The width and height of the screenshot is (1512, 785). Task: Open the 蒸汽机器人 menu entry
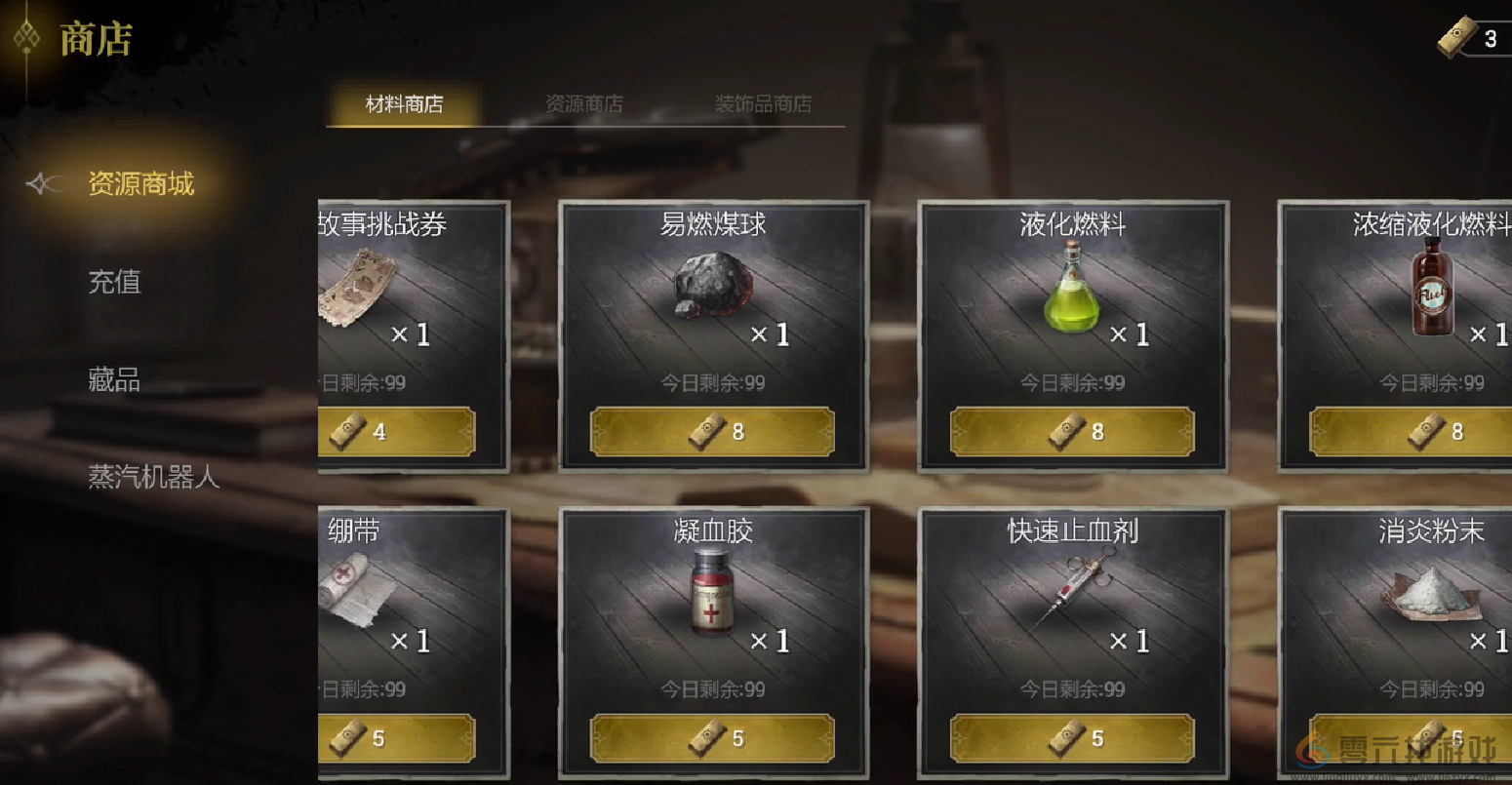154,477
